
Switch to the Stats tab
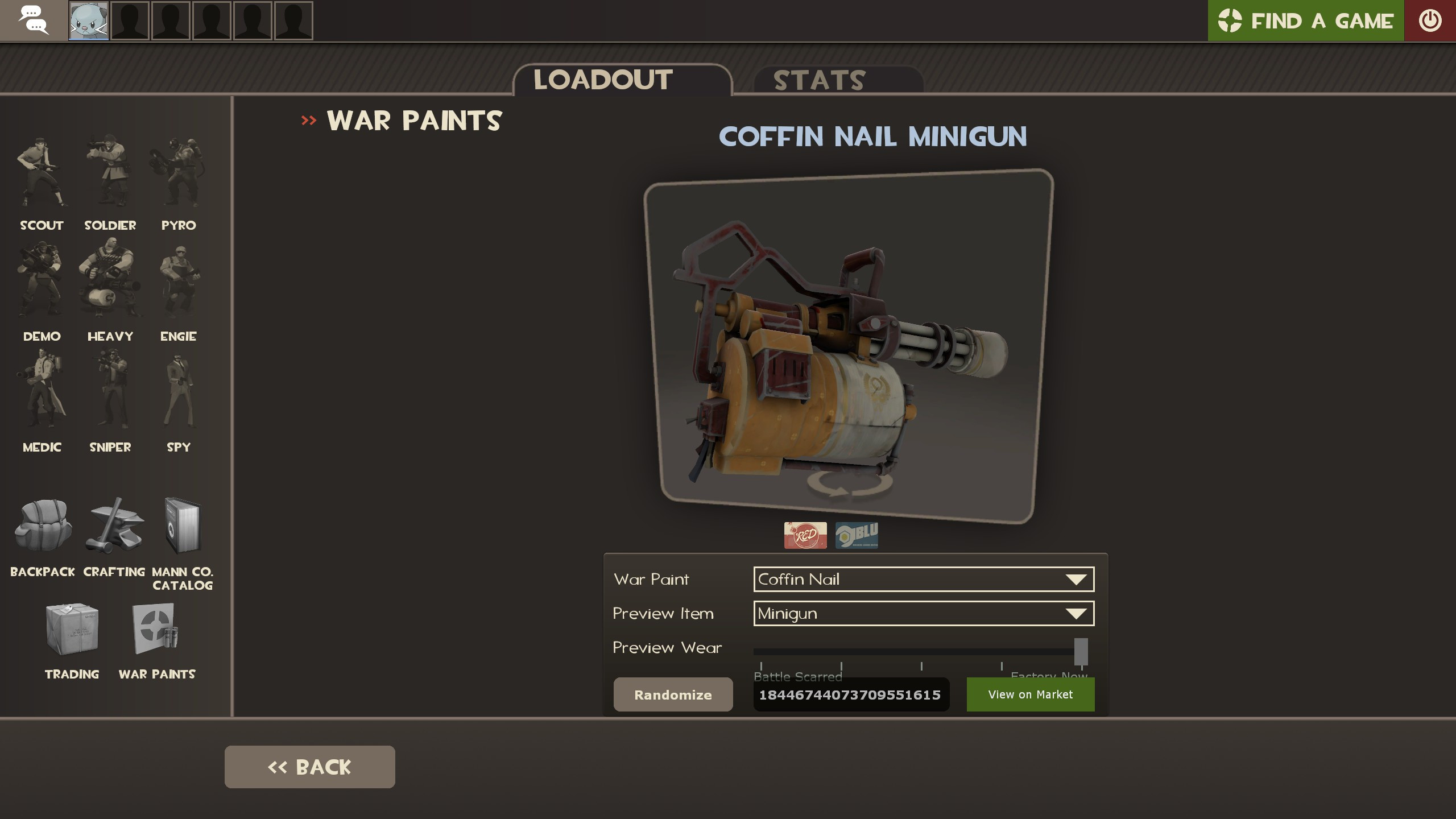point(820,80)
